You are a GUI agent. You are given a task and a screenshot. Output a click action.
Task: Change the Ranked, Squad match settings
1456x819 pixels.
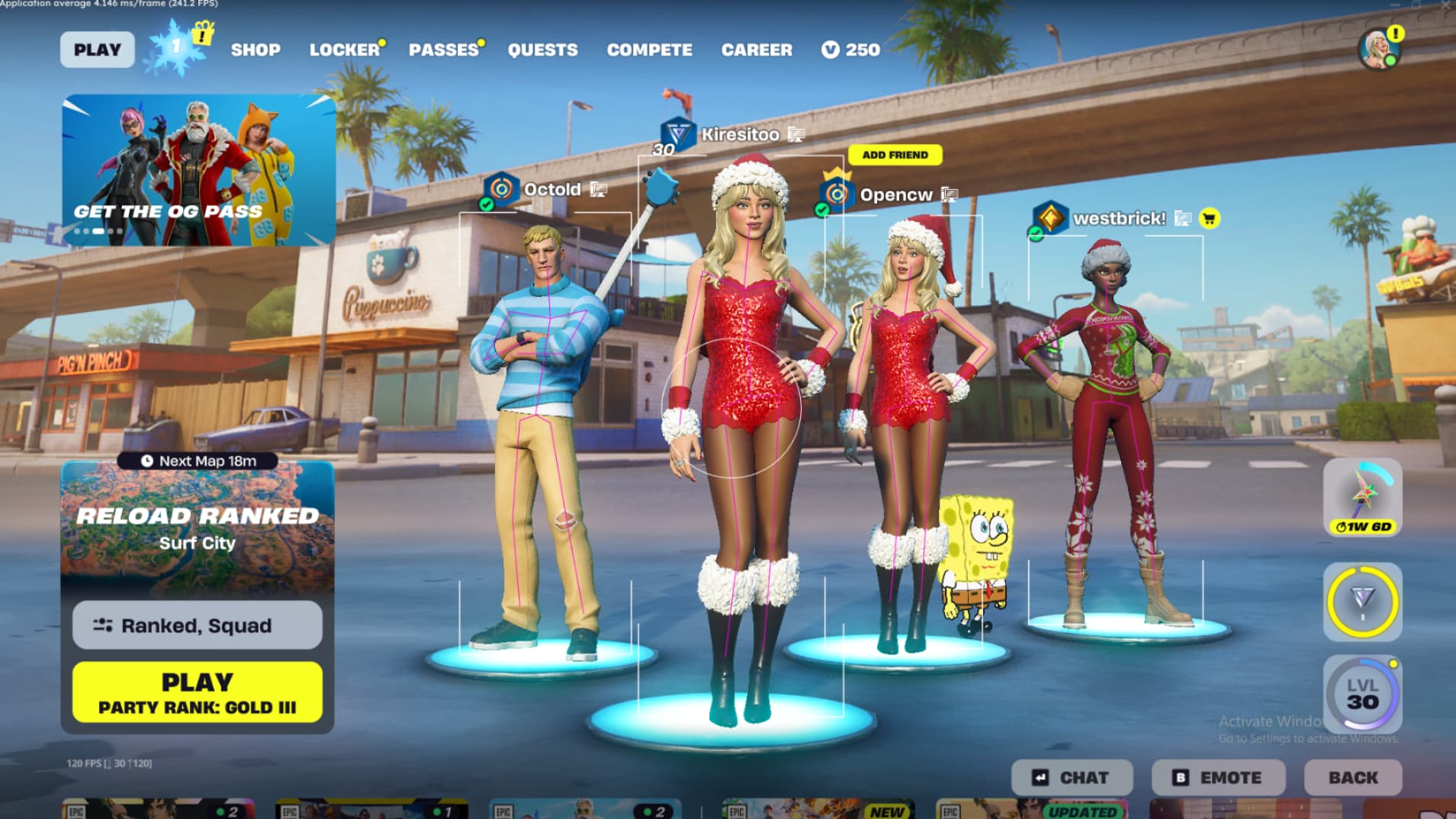pos(198,625)
